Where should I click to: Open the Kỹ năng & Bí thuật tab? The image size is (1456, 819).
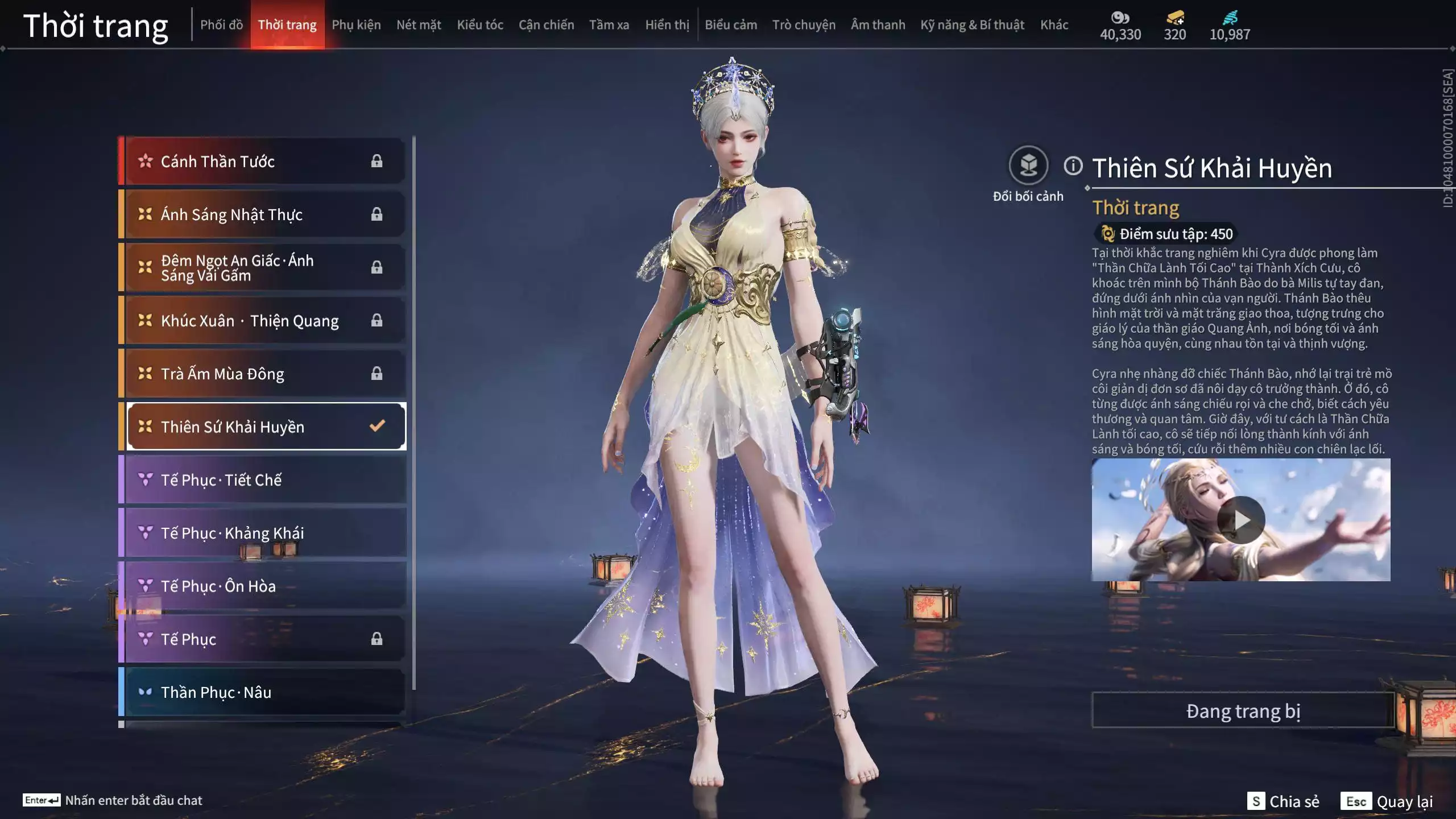(972, 25)
